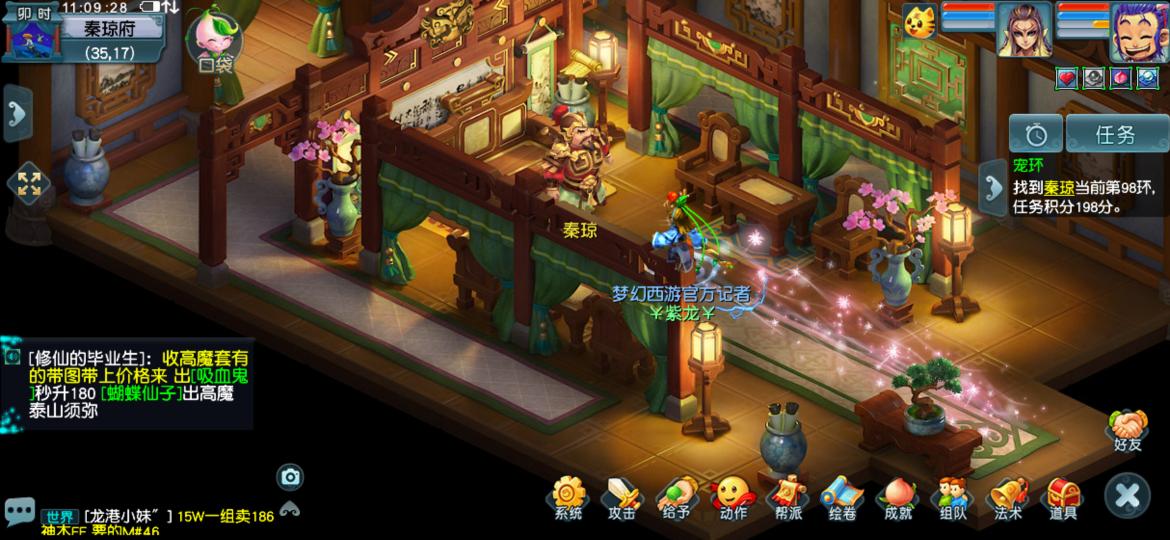1170x540 pixels.
Task: Open the chat speech bubble
Action: pos(19,511)
